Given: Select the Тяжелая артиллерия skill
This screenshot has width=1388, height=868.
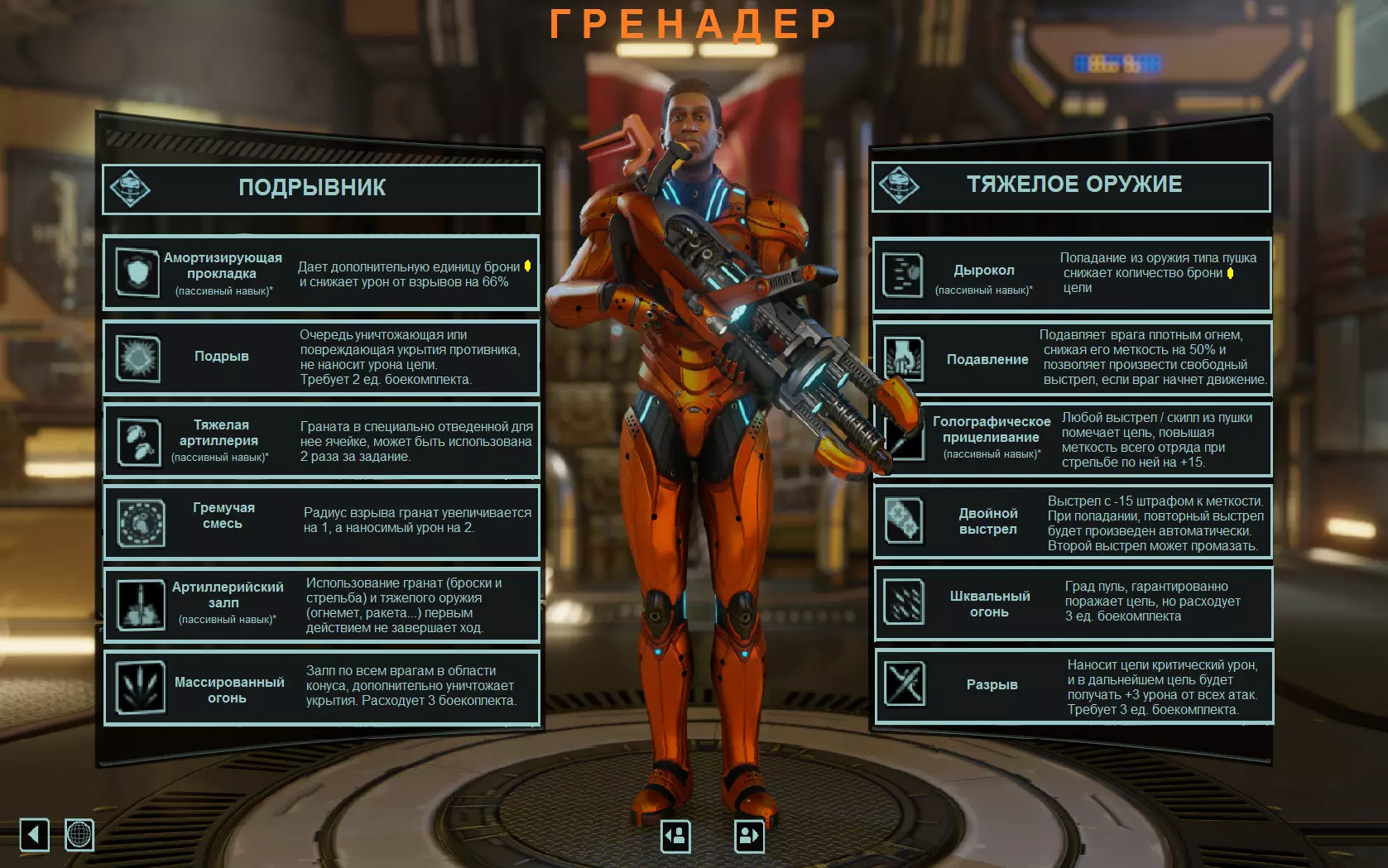Looking at the screenshot, I should point(321,441).
